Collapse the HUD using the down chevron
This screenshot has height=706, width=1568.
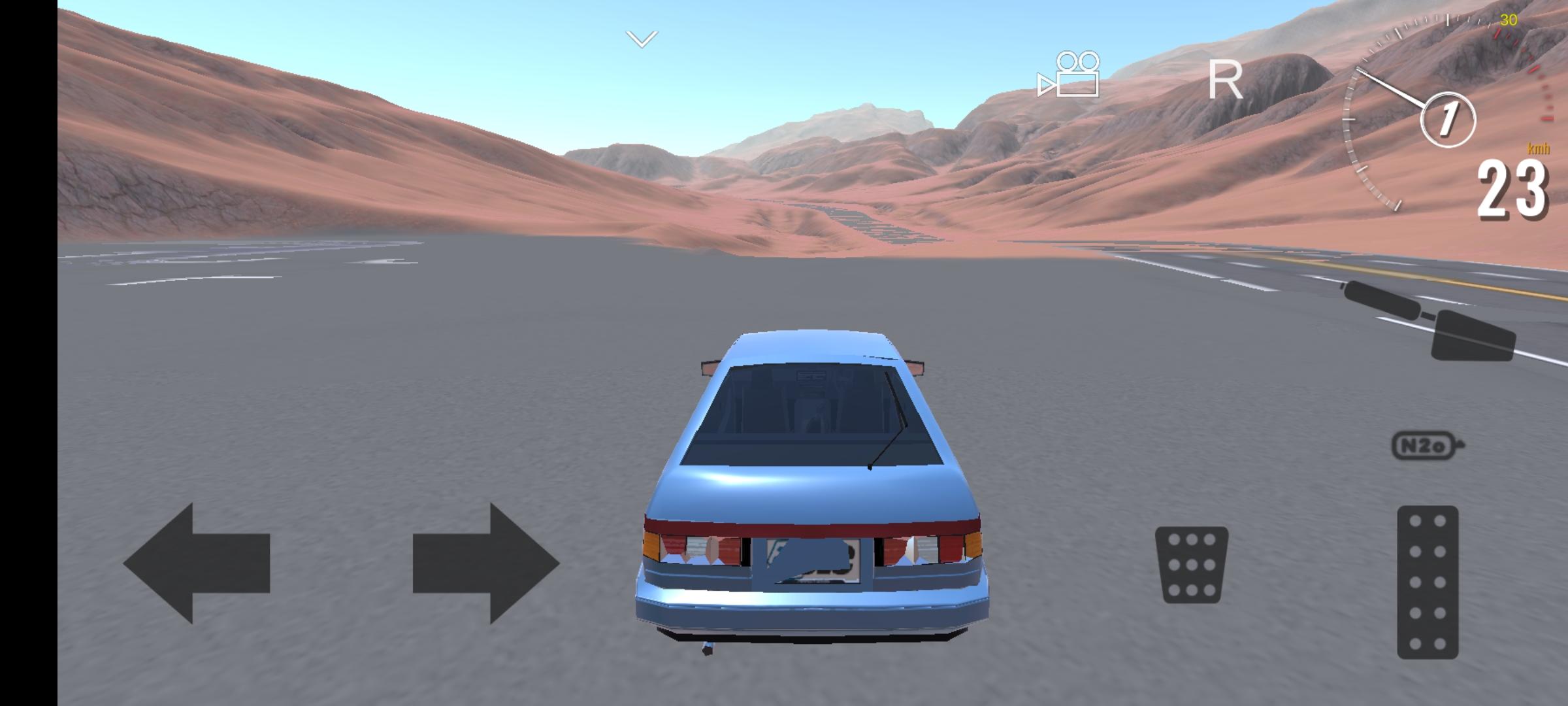pos(642,38)
